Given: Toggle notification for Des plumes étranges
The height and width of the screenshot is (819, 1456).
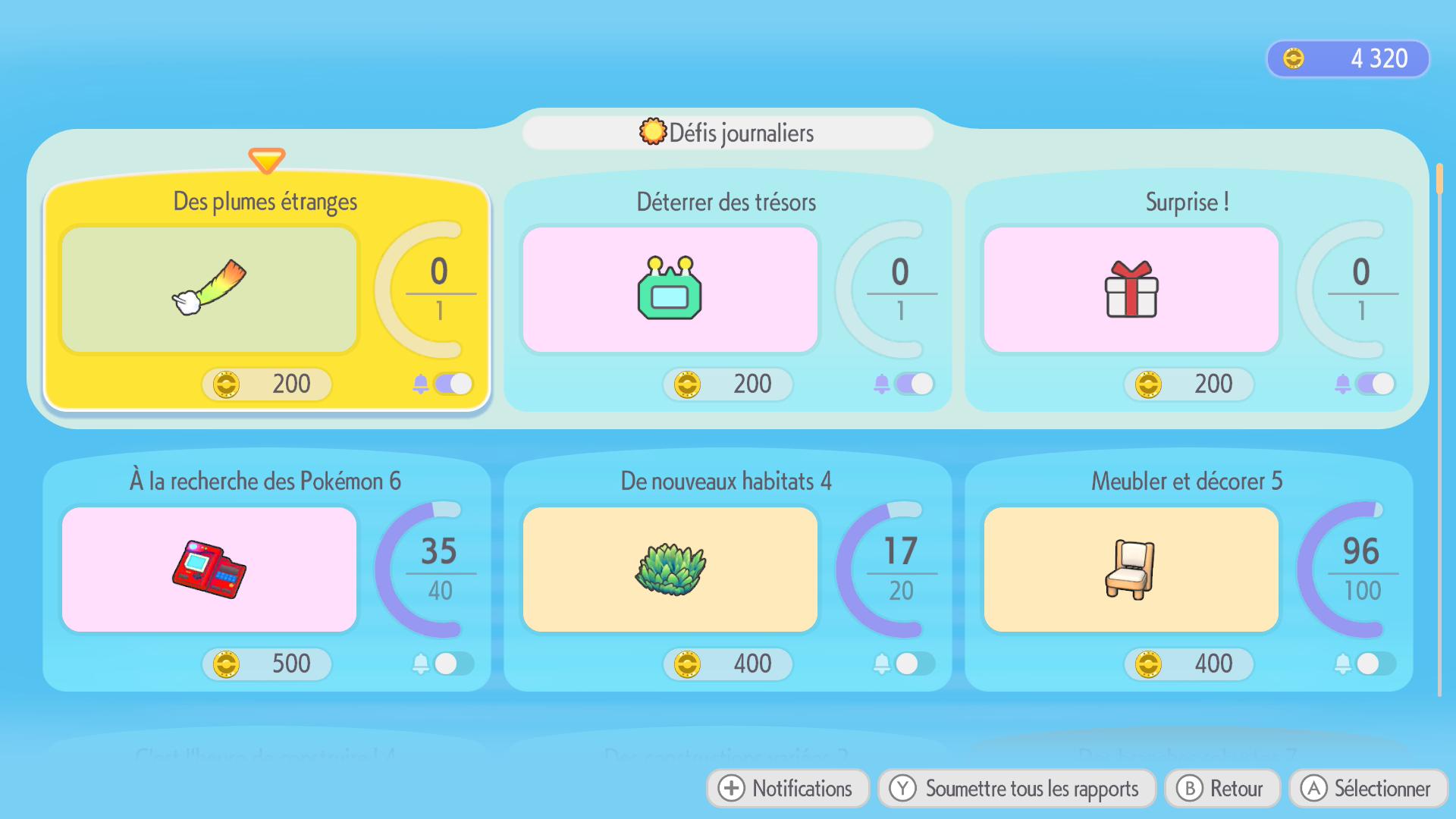Looking at the screenshot, I should (453, 384).
